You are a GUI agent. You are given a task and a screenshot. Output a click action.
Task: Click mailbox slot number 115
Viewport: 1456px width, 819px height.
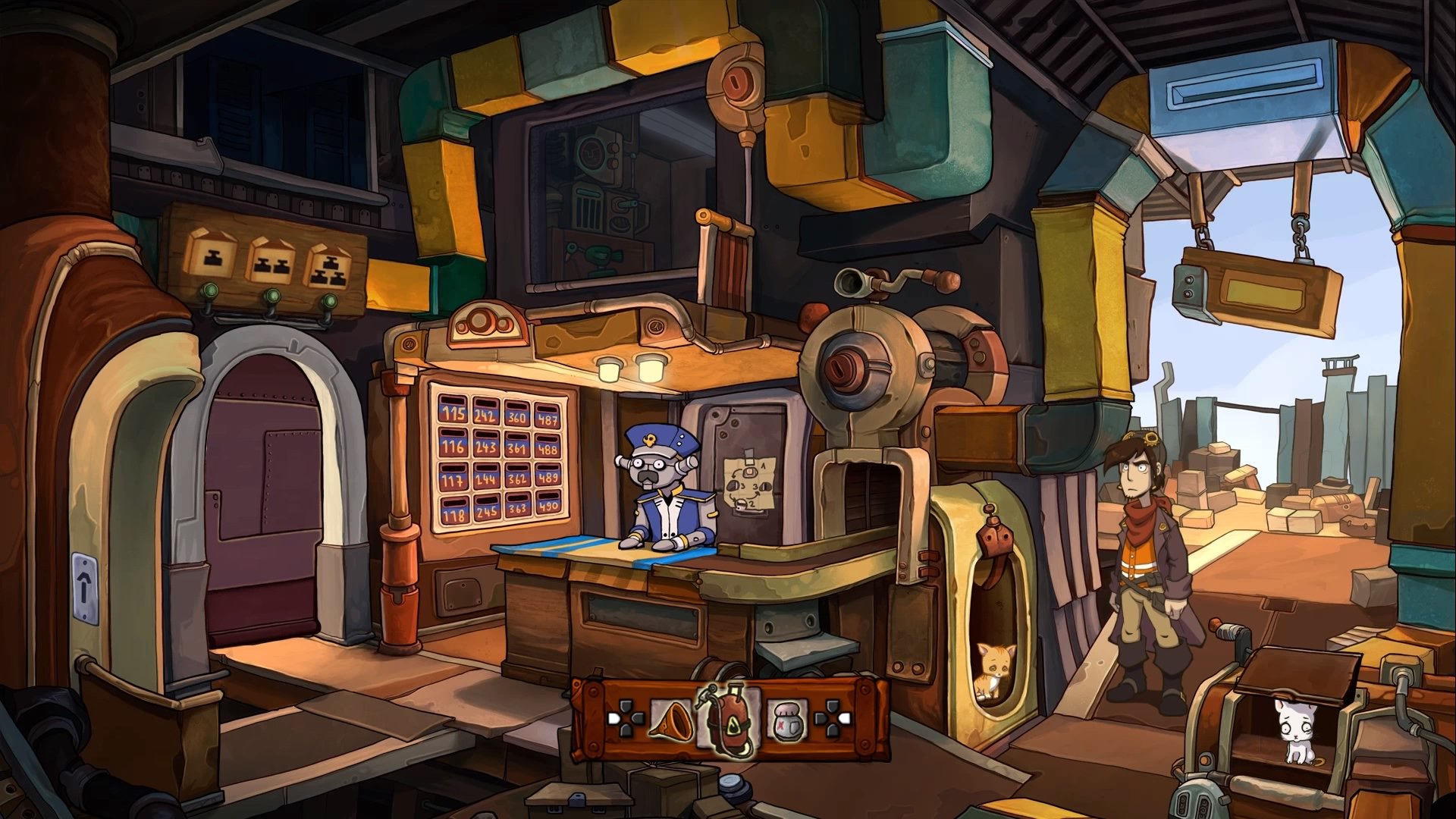452,413
